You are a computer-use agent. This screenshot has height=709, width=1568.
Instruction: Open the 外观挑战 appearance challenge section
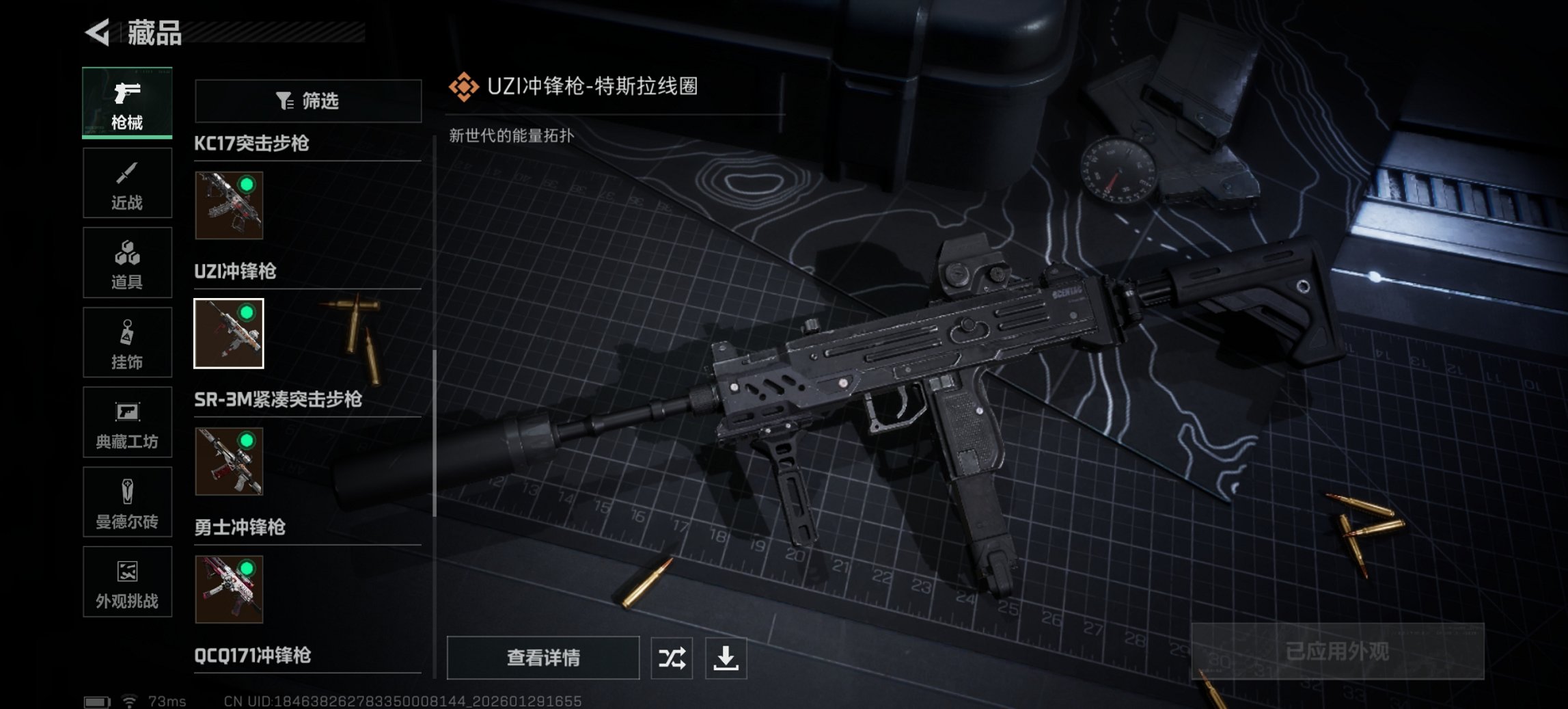127,582
